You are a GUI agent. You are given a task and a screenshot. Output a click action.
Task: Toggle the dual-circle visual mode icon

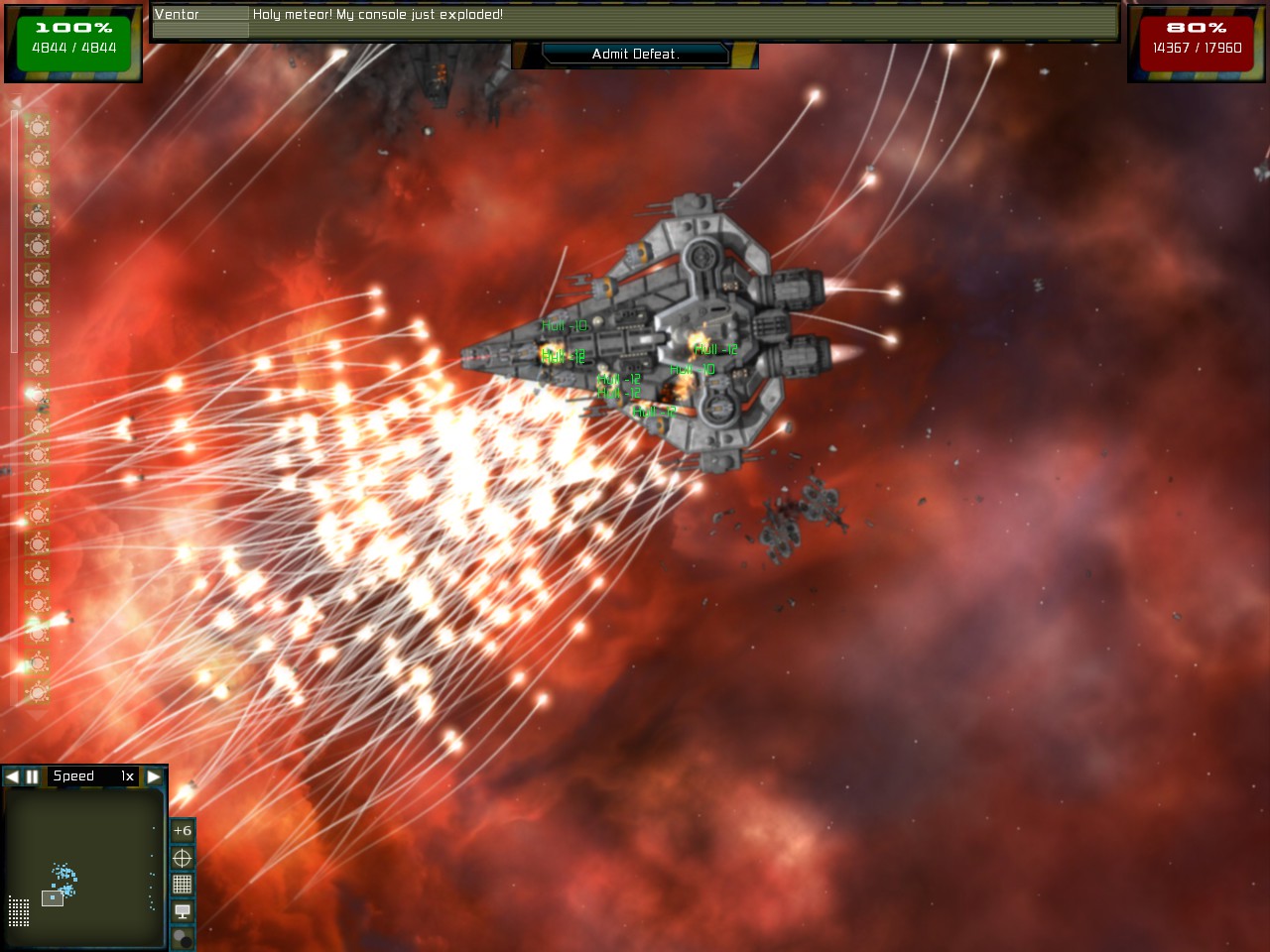click(x=182, y=936)
